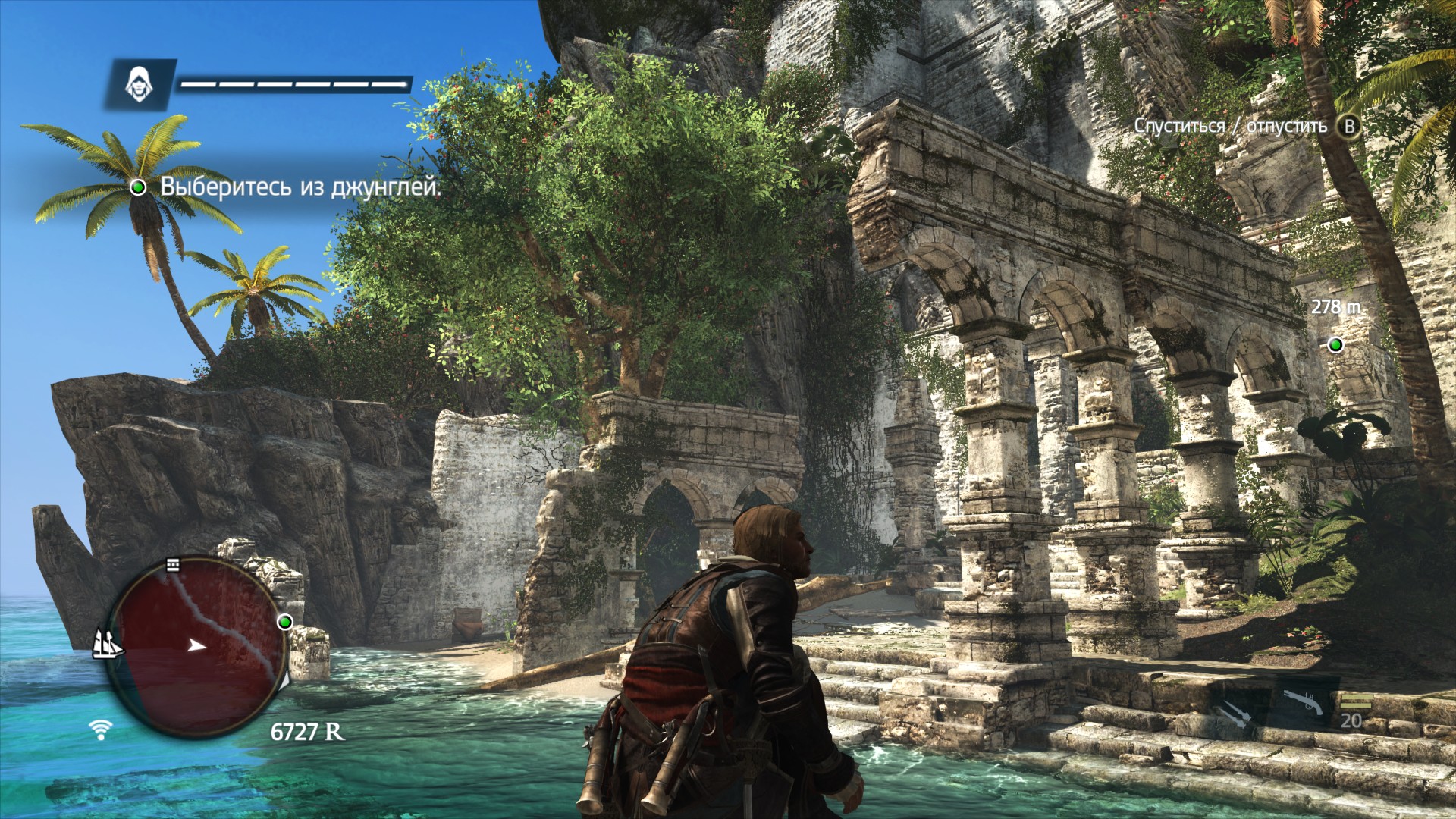The height and width of the screenshot is (819, 1456).
Task: Click the green waypoint marker showing 278 m
Action: tap(1335, 345)
